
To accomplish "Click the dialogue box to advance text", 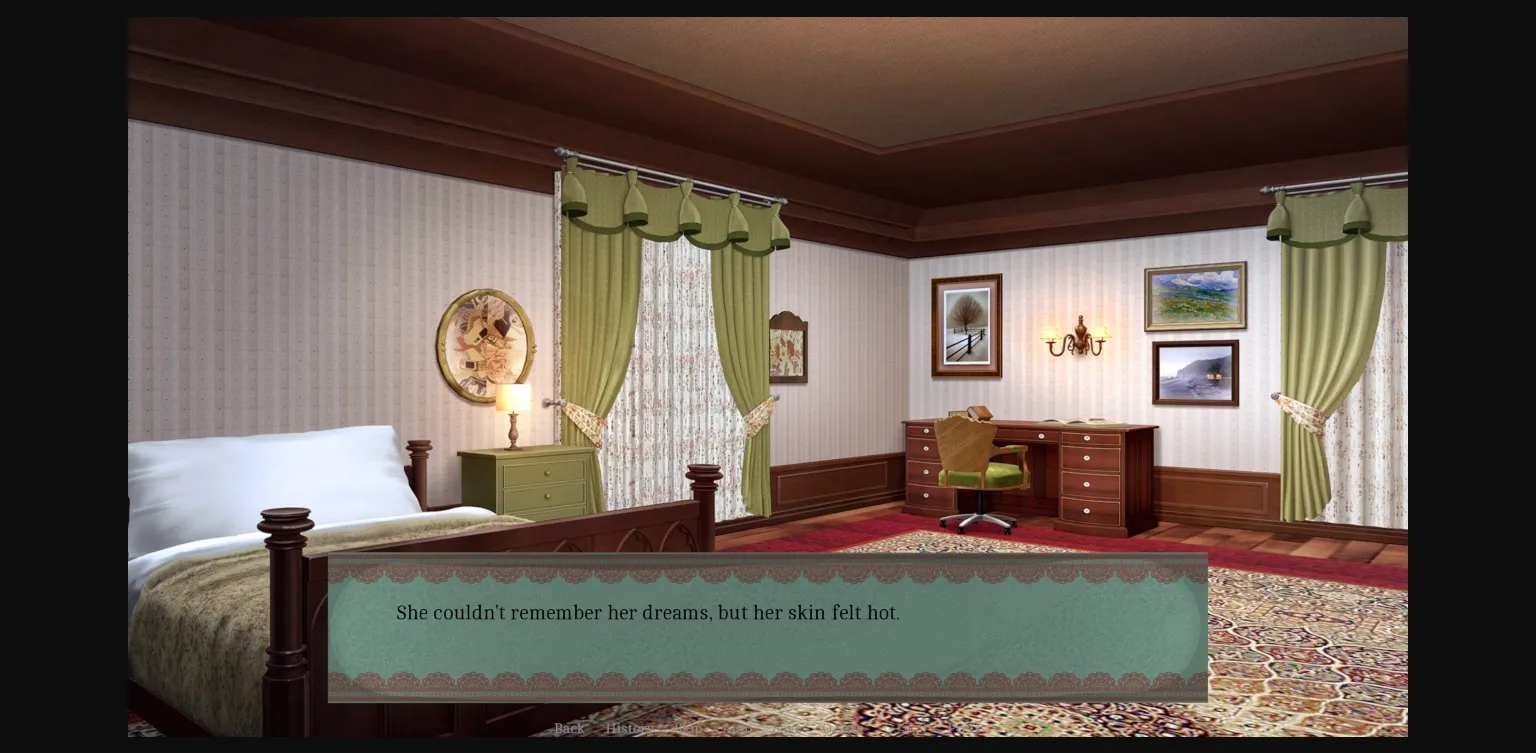I will point(767,624).
